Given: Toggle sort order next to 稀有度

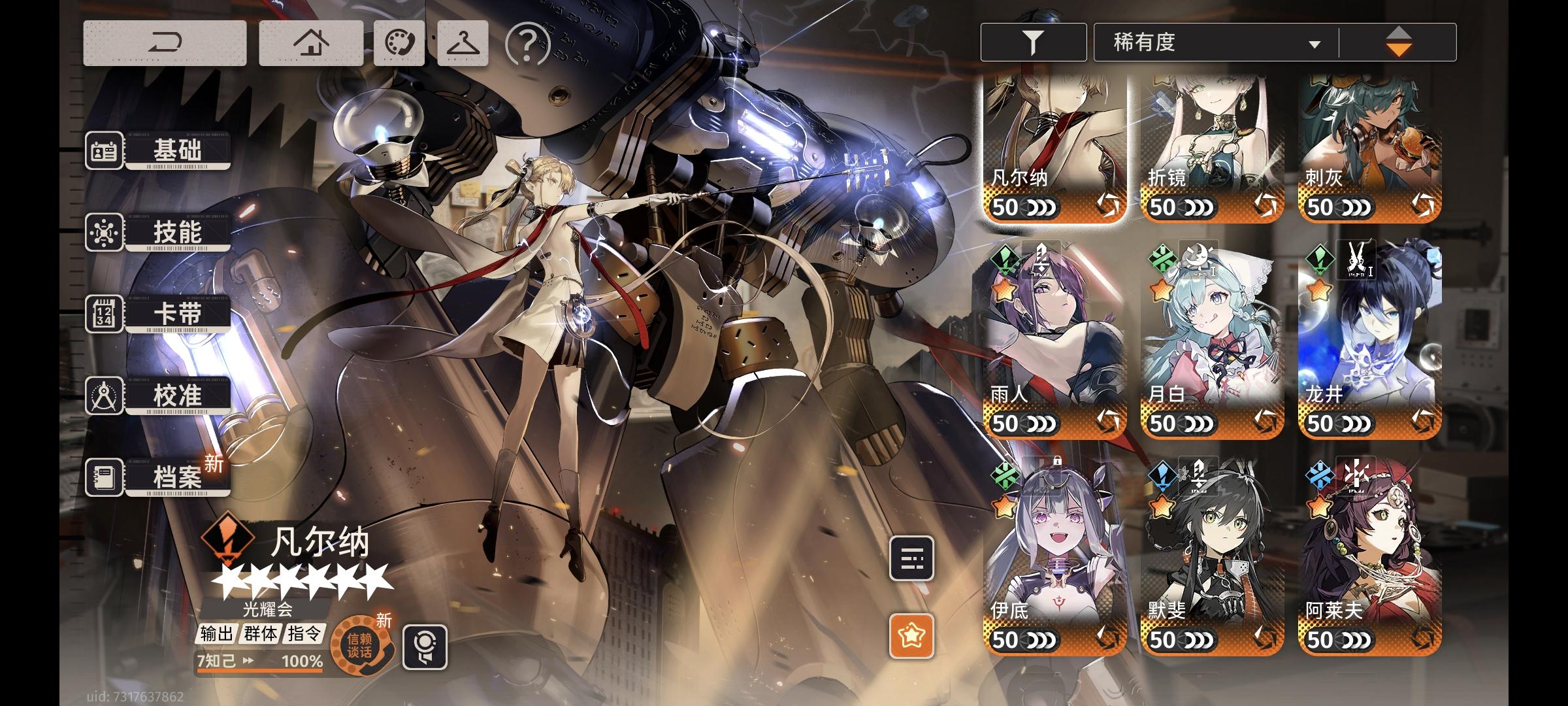Looking at the screenshot, I should pos(1399,41).
